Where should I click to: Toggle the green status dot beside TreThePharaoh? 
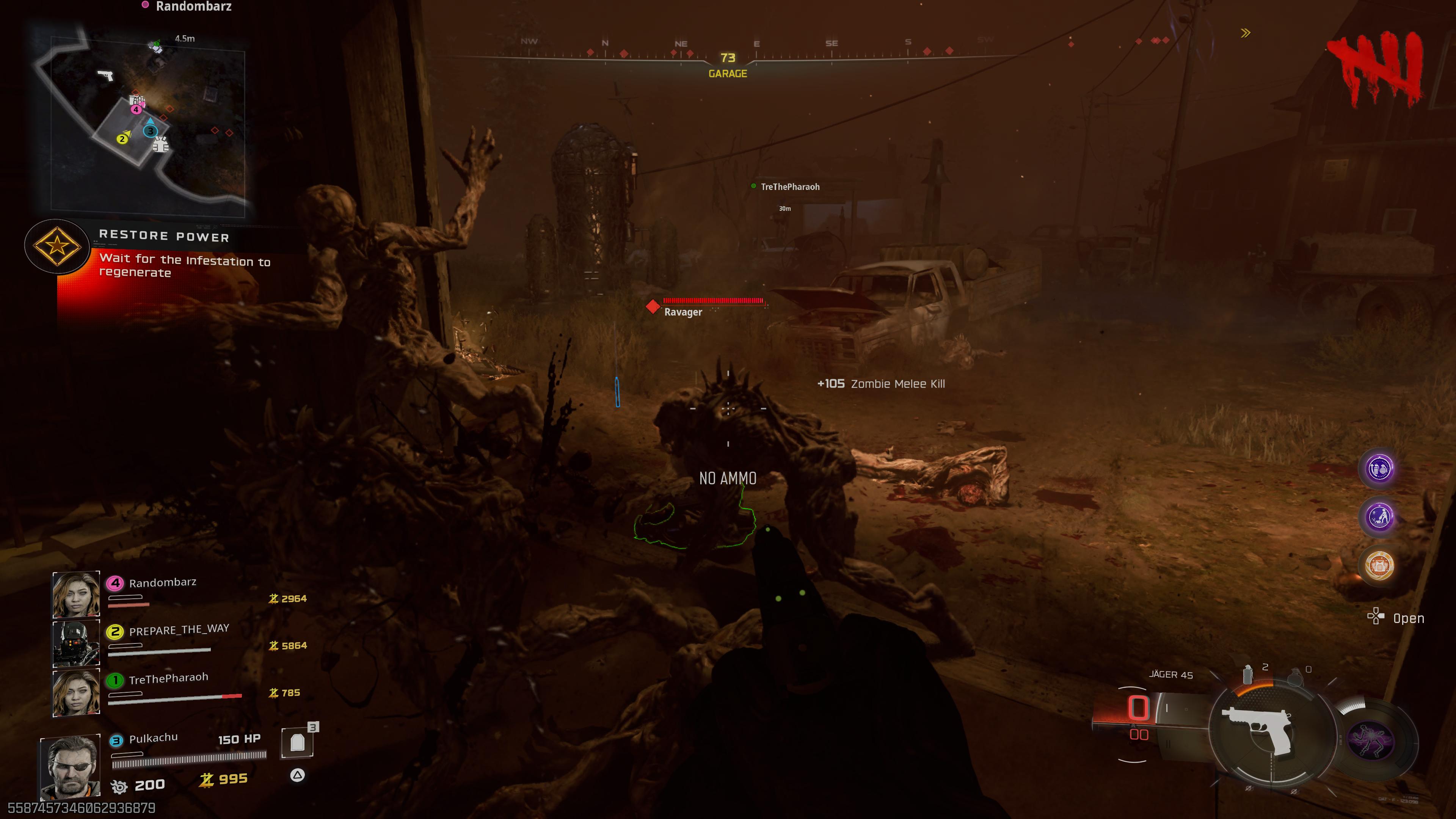tap(753, 187)
